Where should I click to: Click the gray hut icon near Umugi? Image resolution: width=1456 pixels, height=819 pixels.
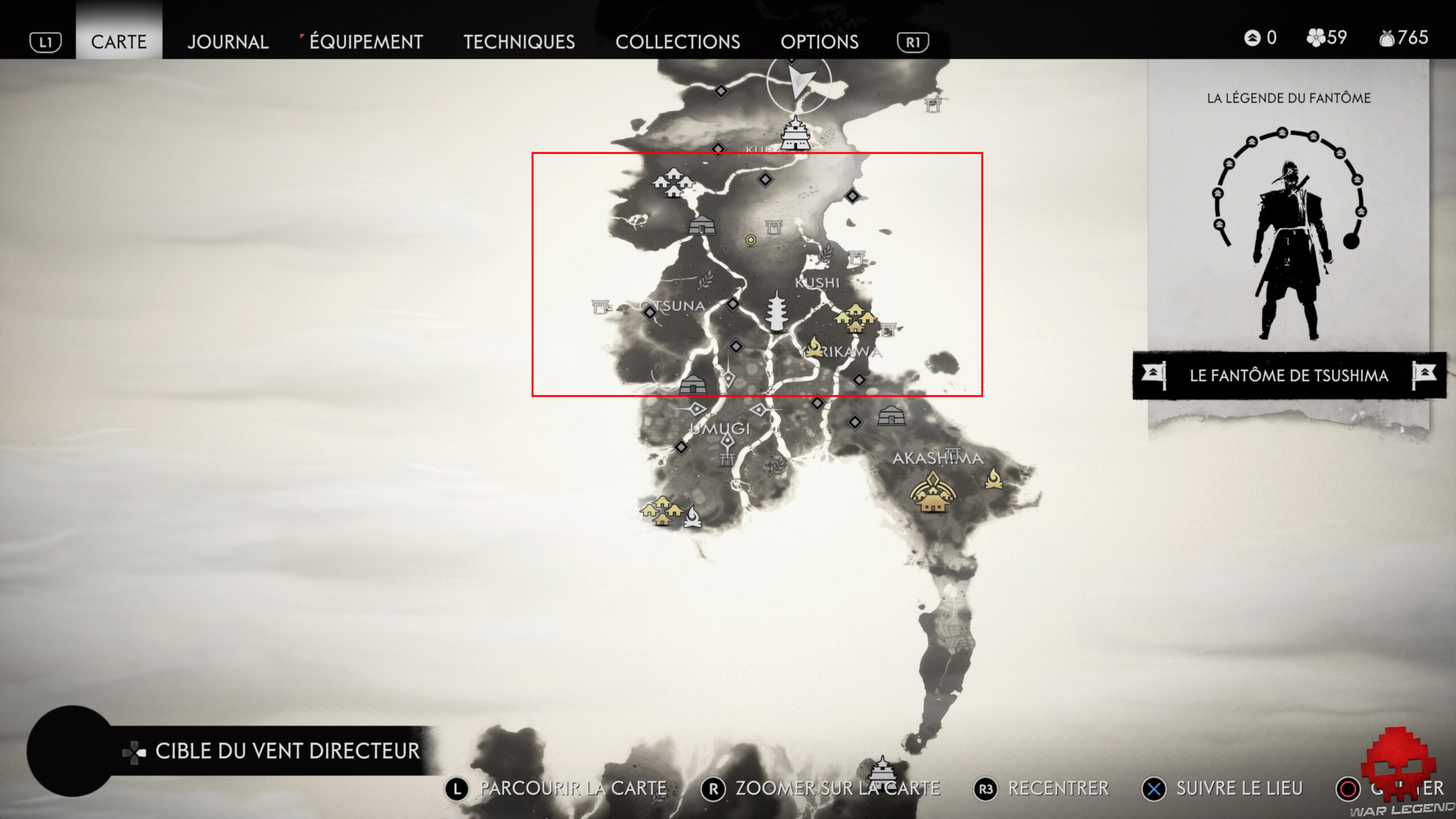click(x=693, y=386)
